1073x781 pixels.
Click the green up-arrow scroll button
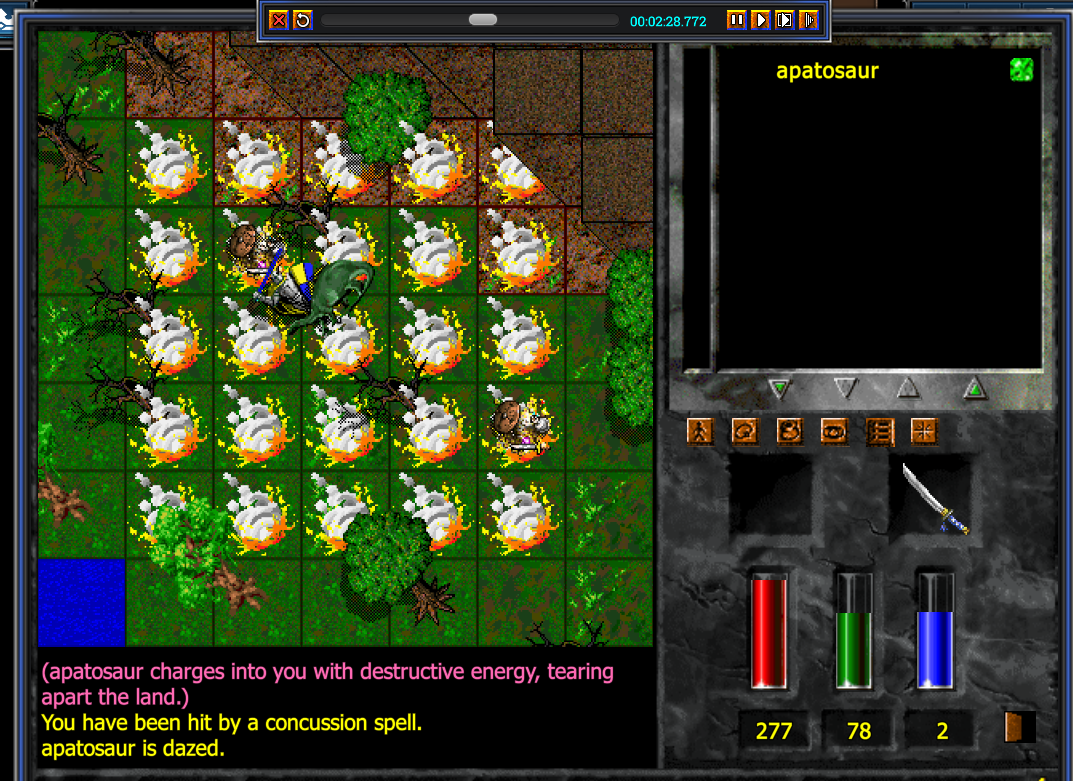[975, 388]
